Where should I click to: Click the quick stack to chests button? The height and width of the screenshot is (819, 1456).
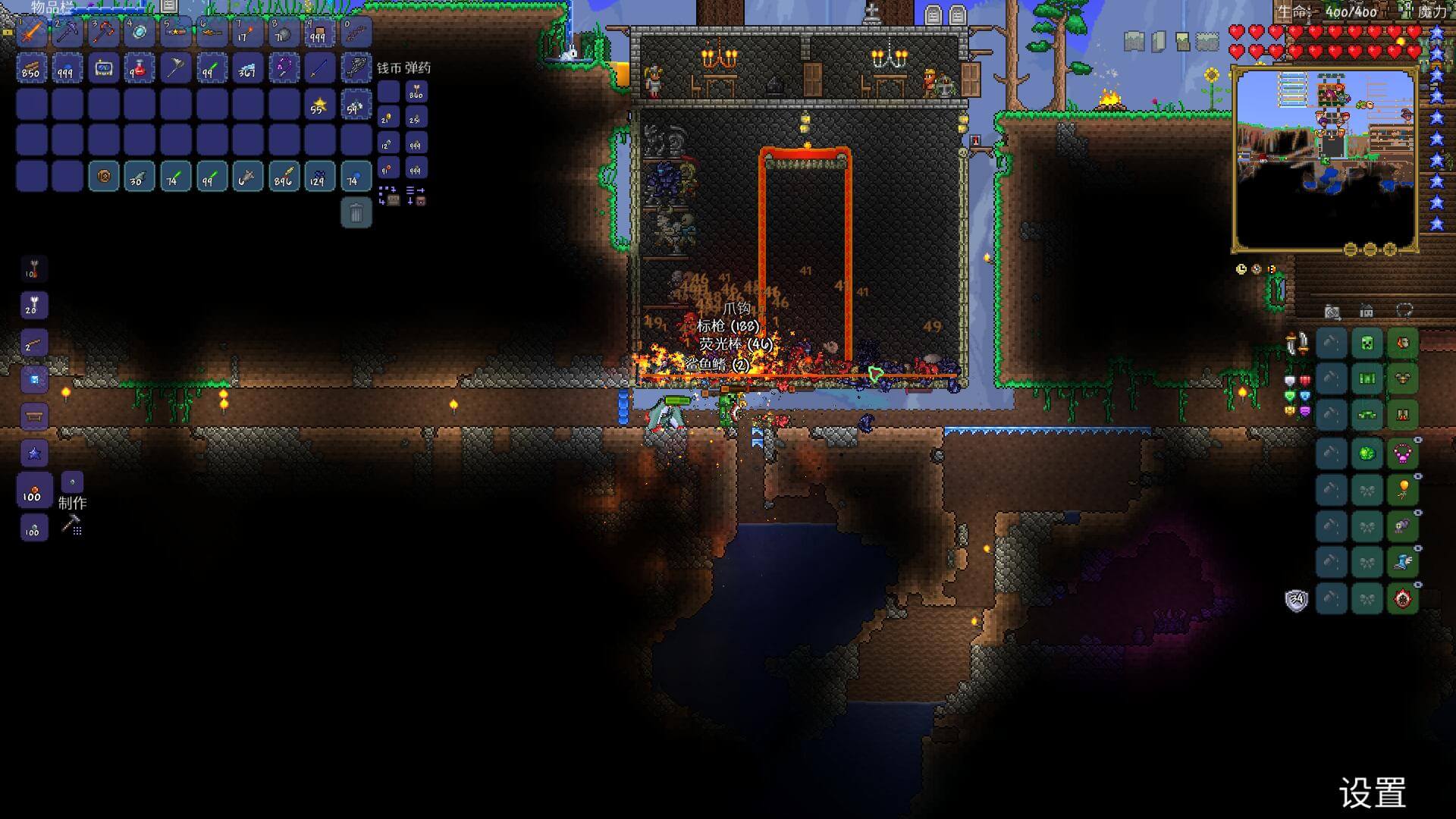(388, 196)
